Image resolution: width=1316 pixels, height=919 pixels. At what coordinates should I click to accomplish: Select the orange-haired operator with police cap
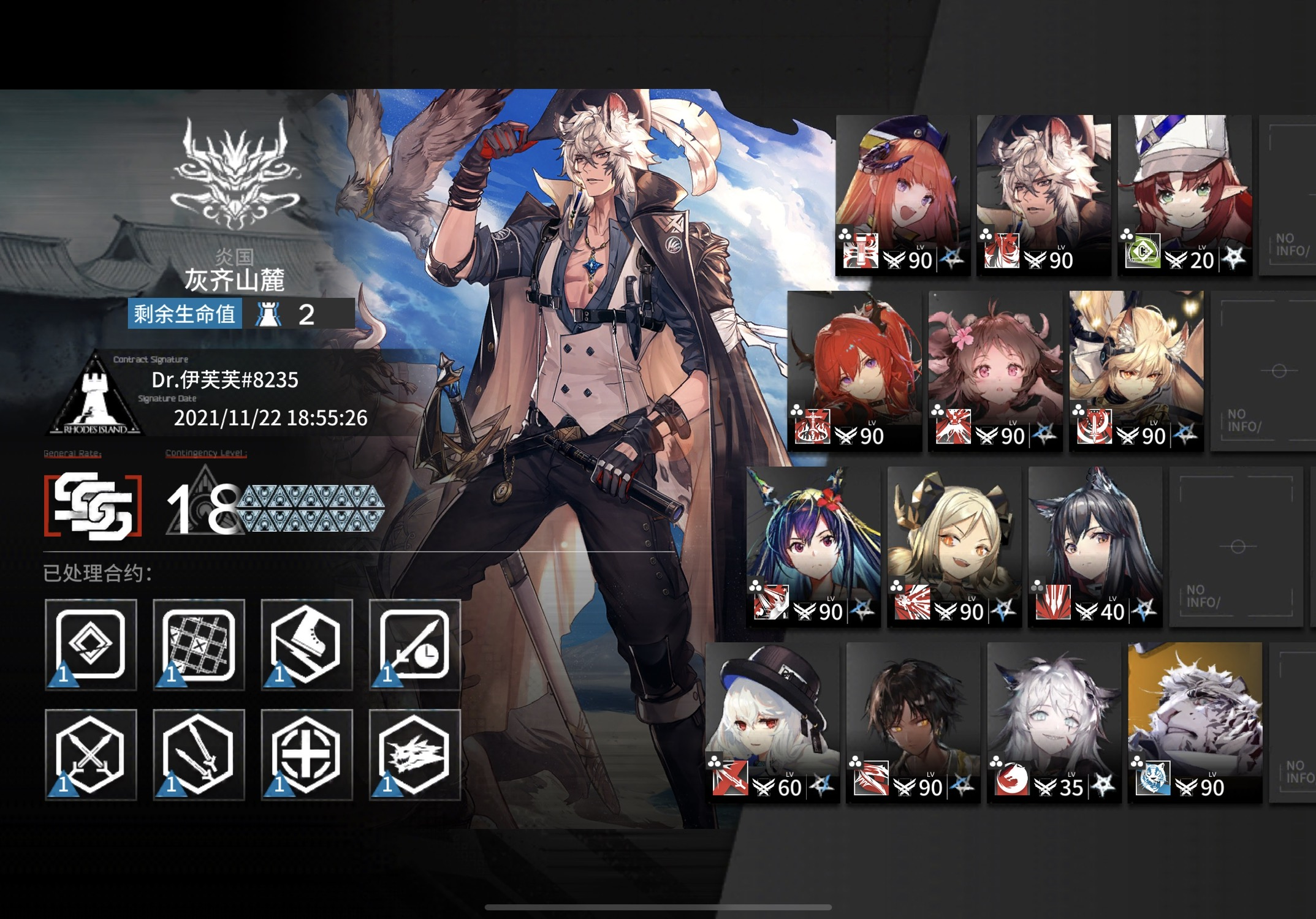[x=902, y=195]
